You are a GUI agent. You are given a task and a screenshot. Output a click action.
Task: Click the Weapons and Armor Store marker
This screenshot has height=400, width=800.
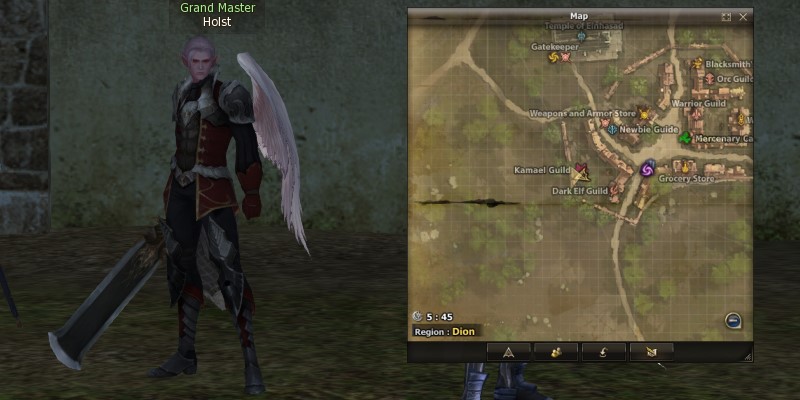644,115
